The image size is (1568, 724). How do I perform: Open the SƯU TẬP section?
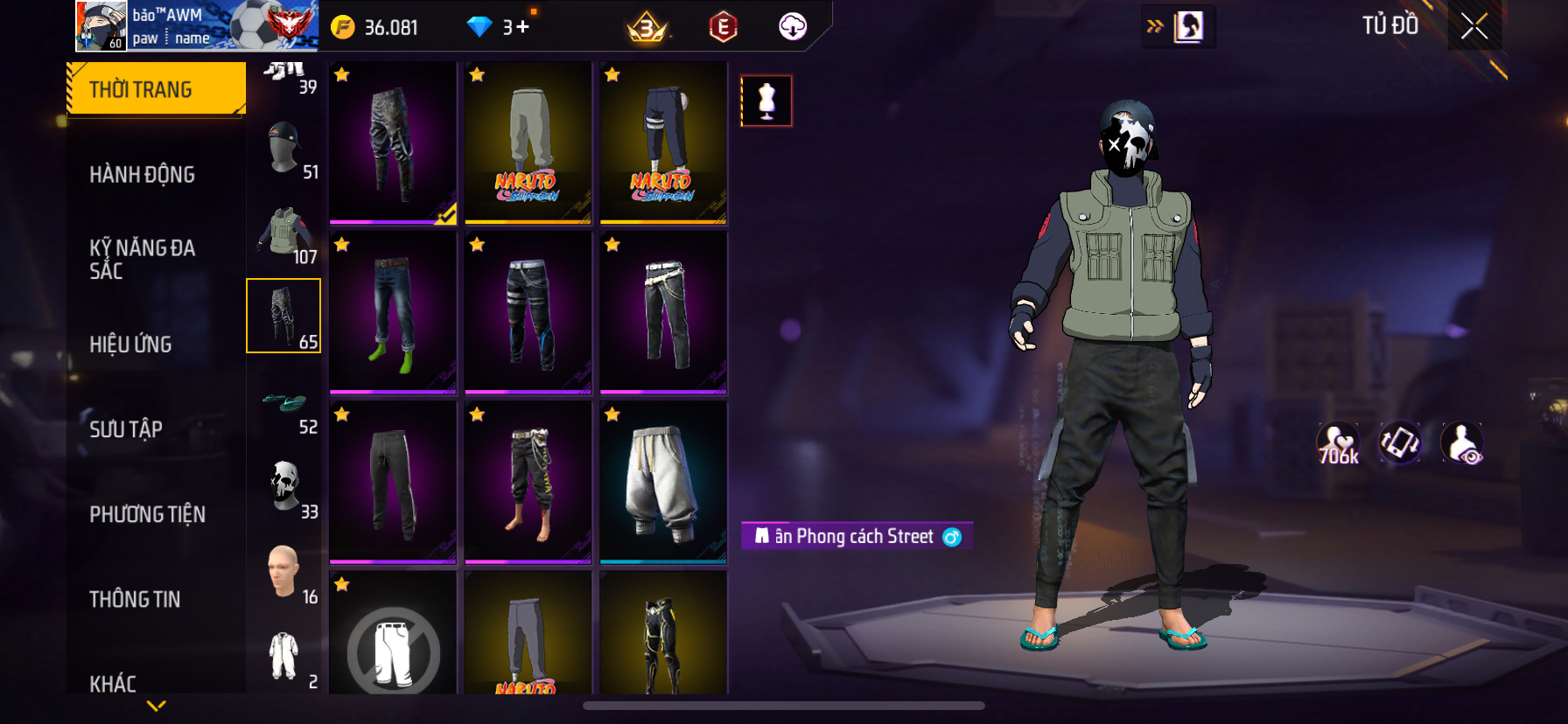coord(126,429)
